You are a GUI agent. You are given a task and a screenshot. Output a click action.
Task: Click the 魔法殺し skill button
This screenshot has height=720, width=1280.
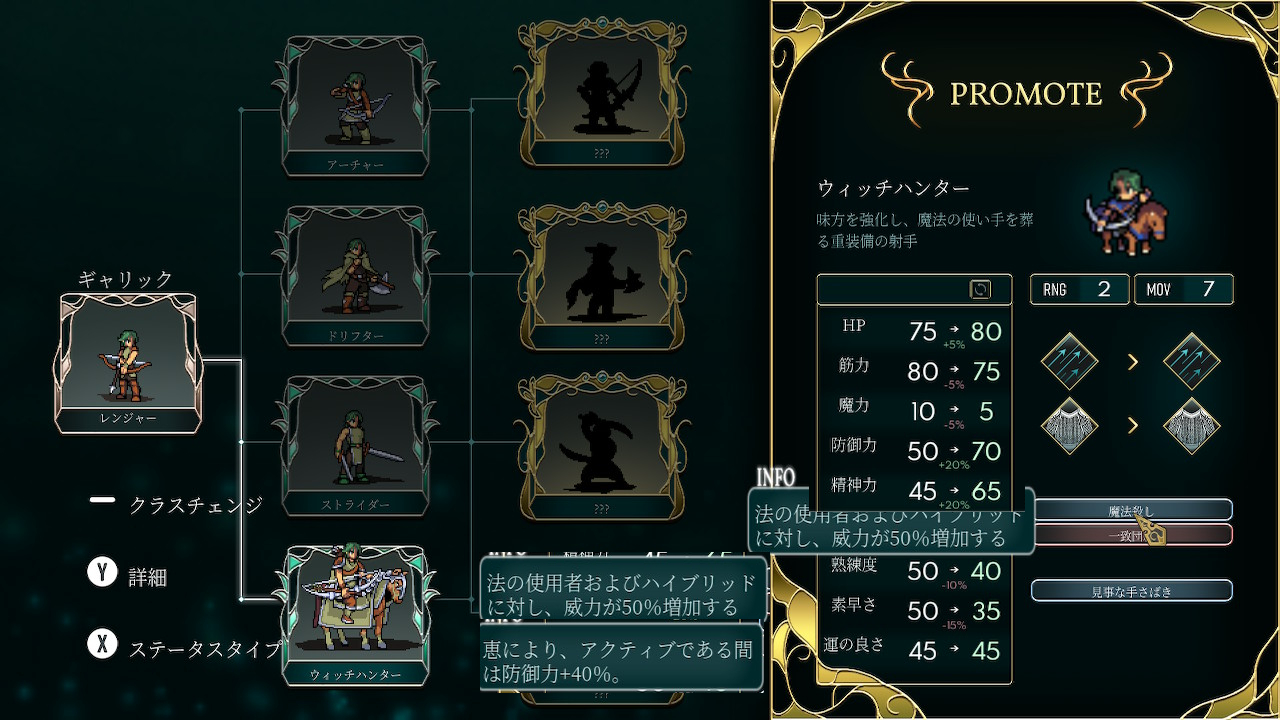click(x=1131, y=510)
